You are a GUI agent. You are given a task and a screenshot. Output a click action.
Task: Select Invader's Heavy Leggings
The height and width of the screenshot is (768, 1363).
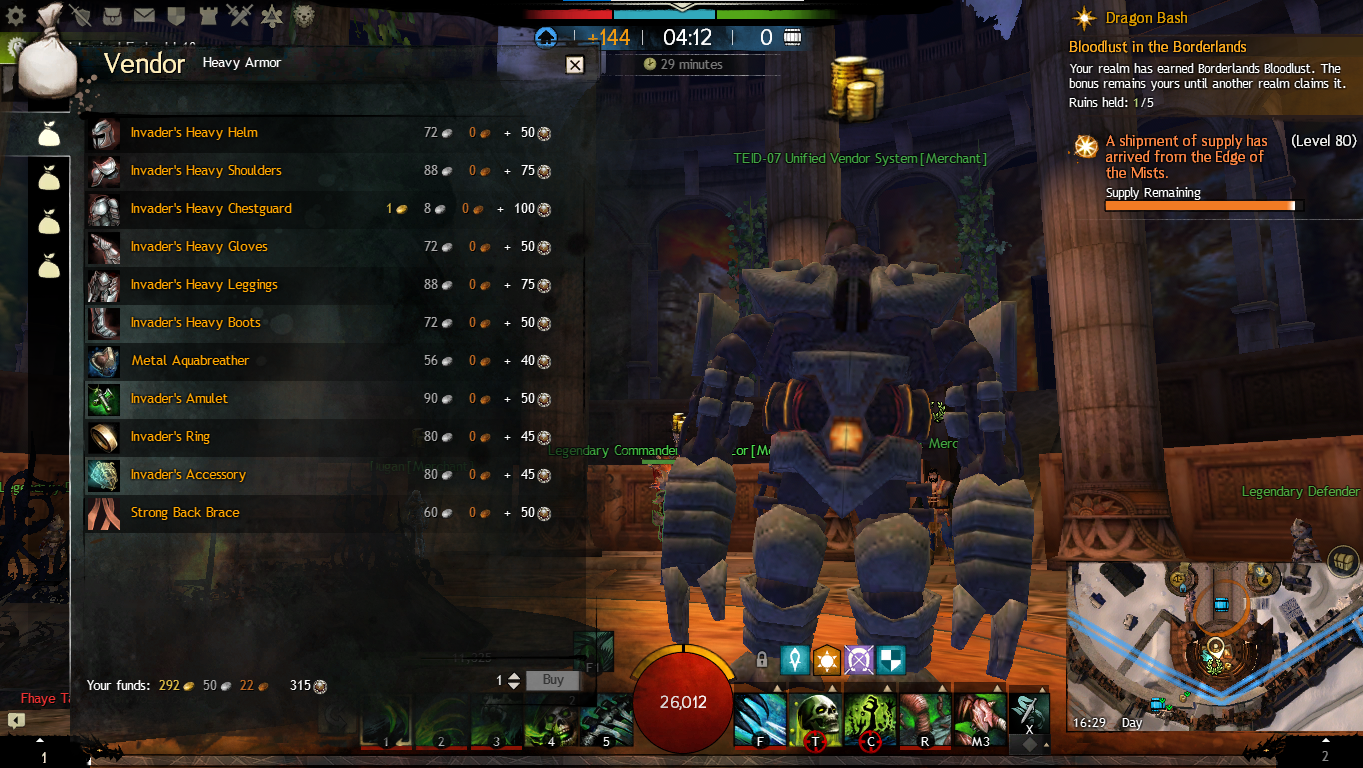coord(204,285)
